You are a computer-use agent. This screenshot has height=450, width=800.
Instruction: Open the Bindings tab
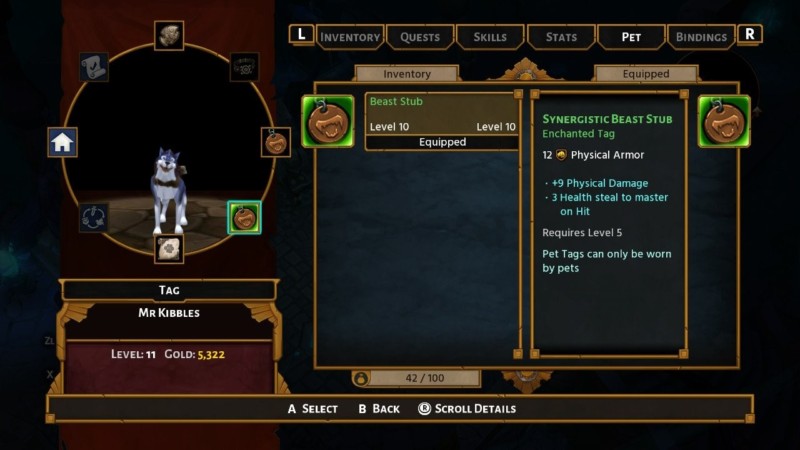click(x=701, y=37)
